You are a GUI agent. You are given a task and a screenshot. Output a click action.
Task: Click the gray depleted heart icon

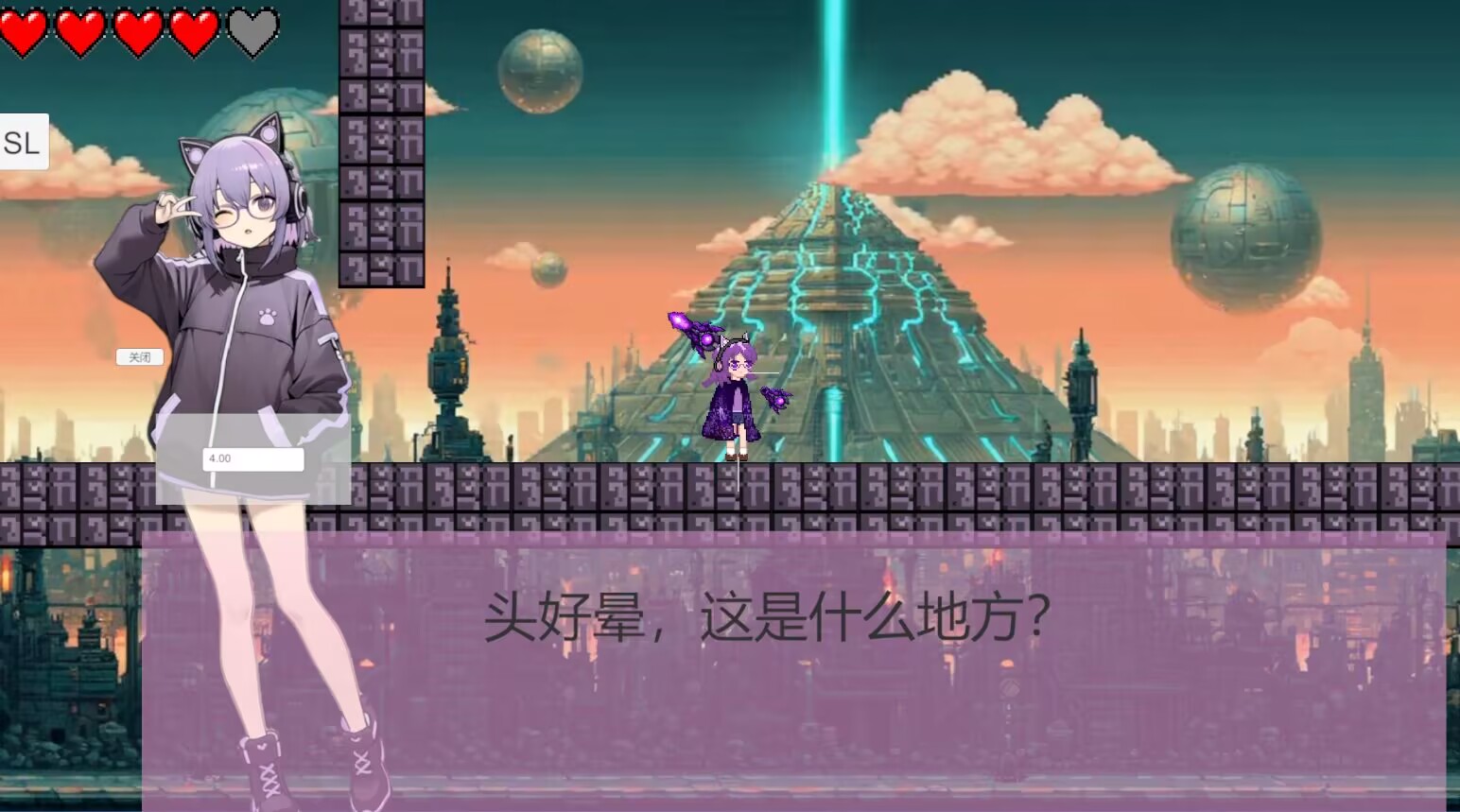[251, 28]
